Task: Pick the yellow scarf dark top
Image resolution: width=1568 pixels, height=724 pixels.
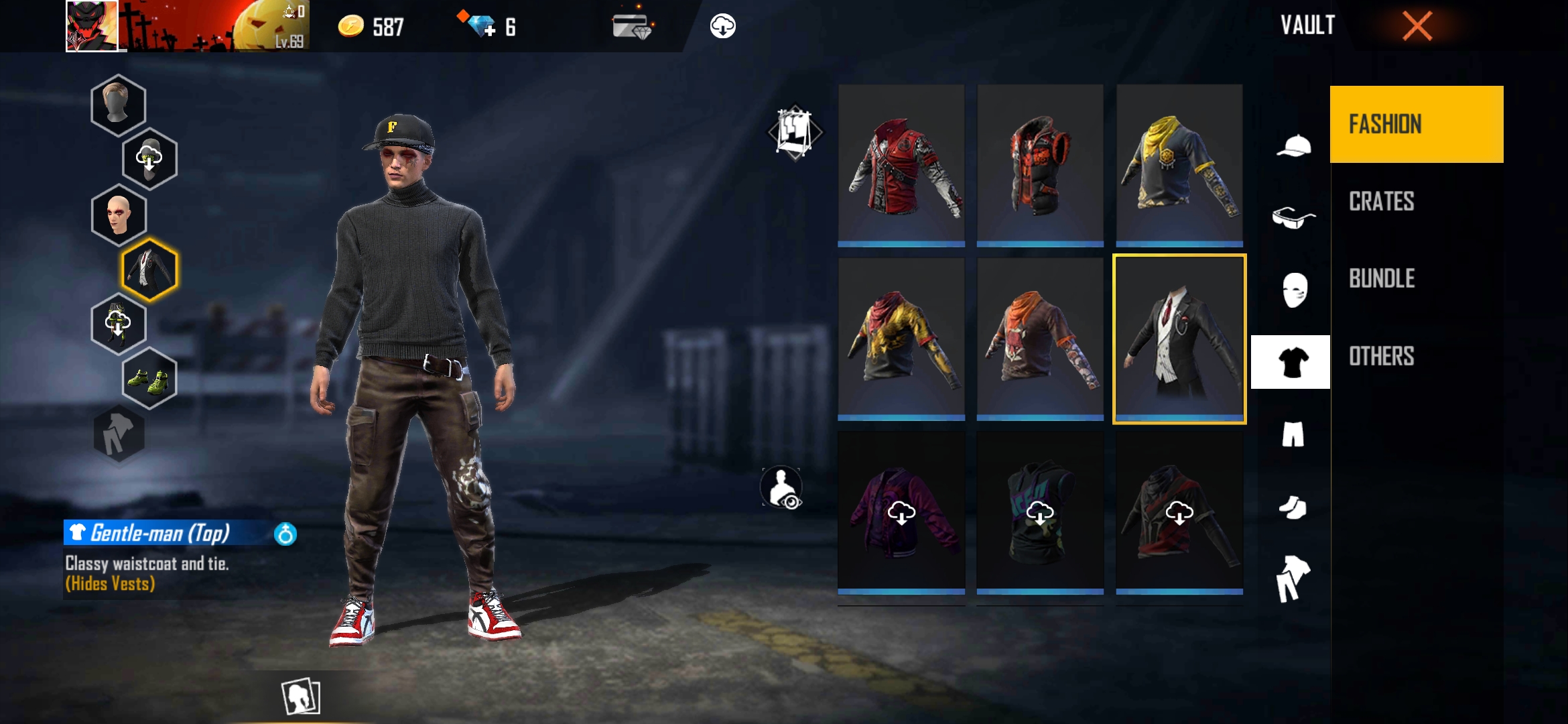Action: 1179,165
